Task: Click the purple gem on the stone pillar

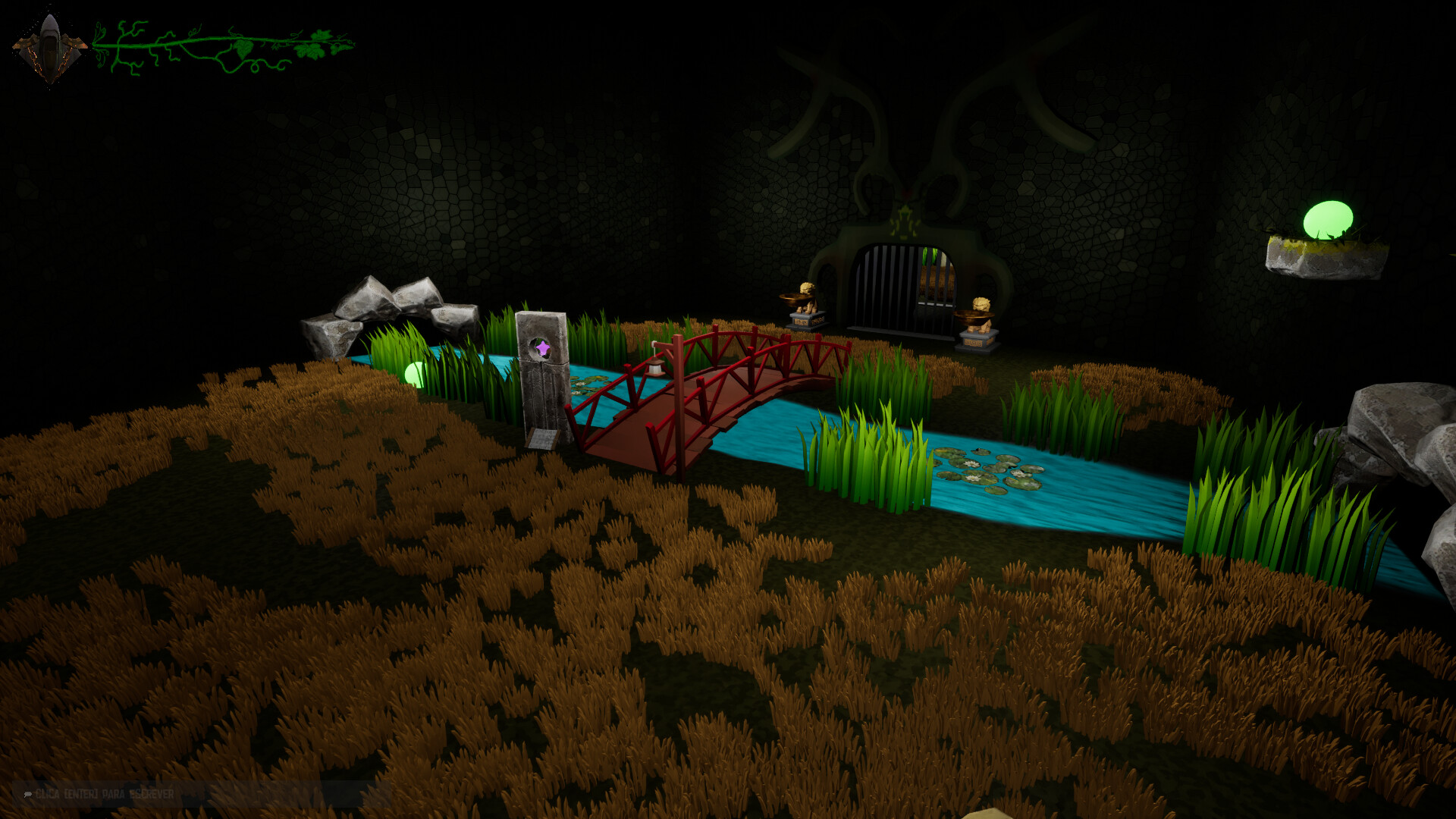Action: pos(544,348)
